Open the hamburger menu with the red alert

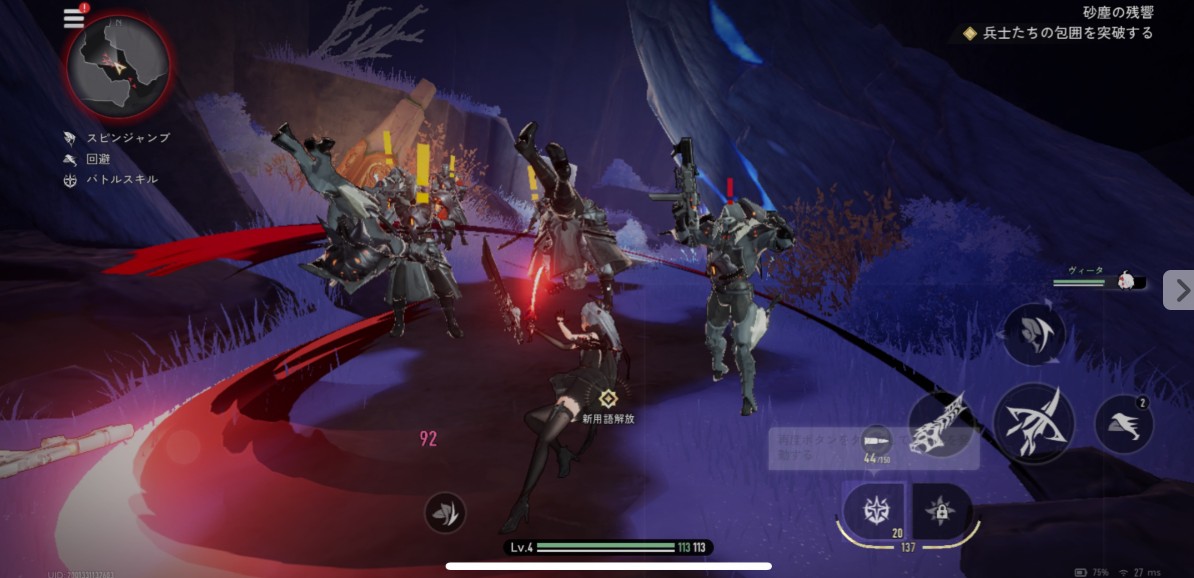click(74, 18)
